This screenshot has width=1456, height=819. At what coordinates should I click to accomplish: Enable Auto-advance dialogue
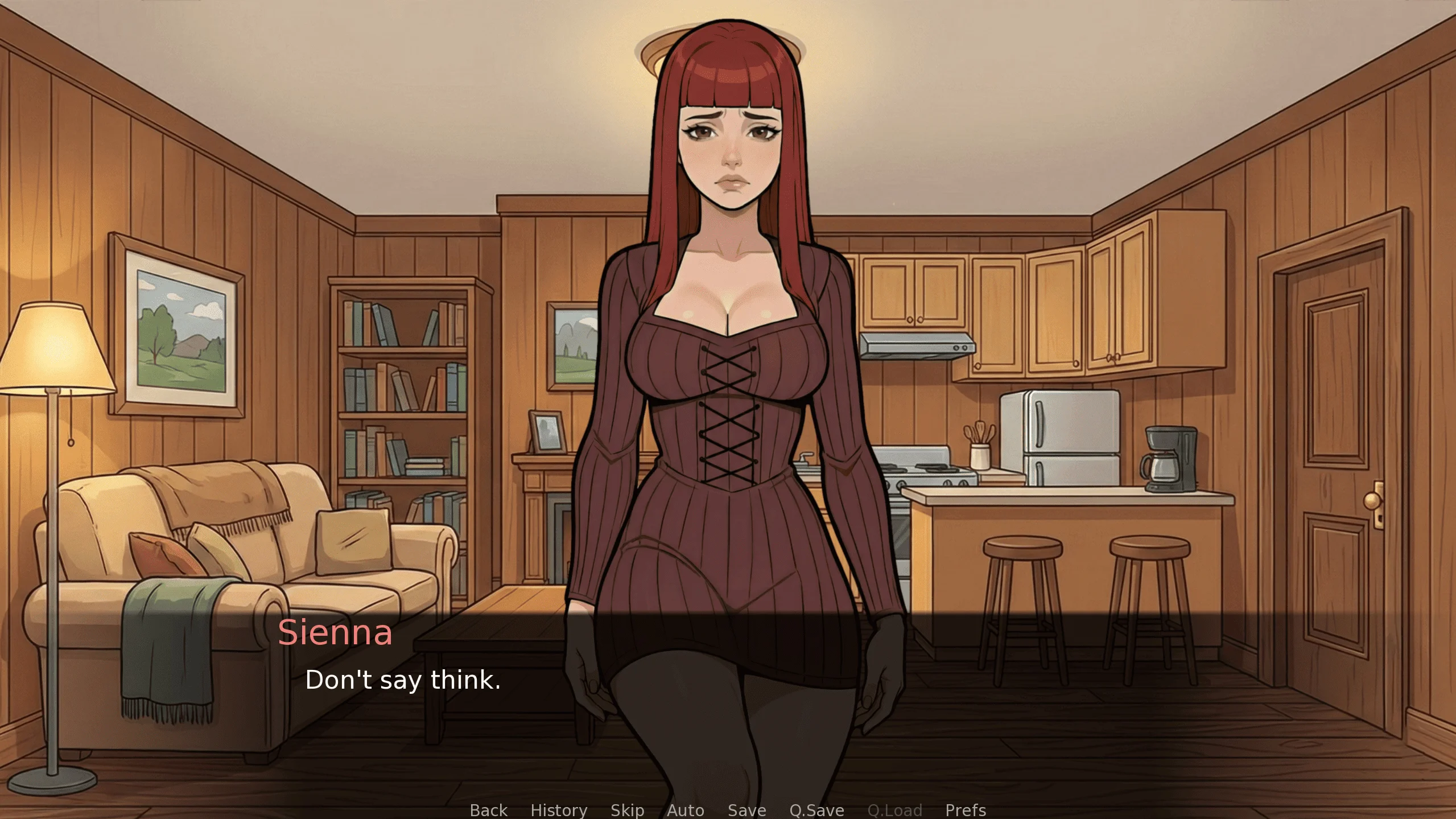click(686, 809)
